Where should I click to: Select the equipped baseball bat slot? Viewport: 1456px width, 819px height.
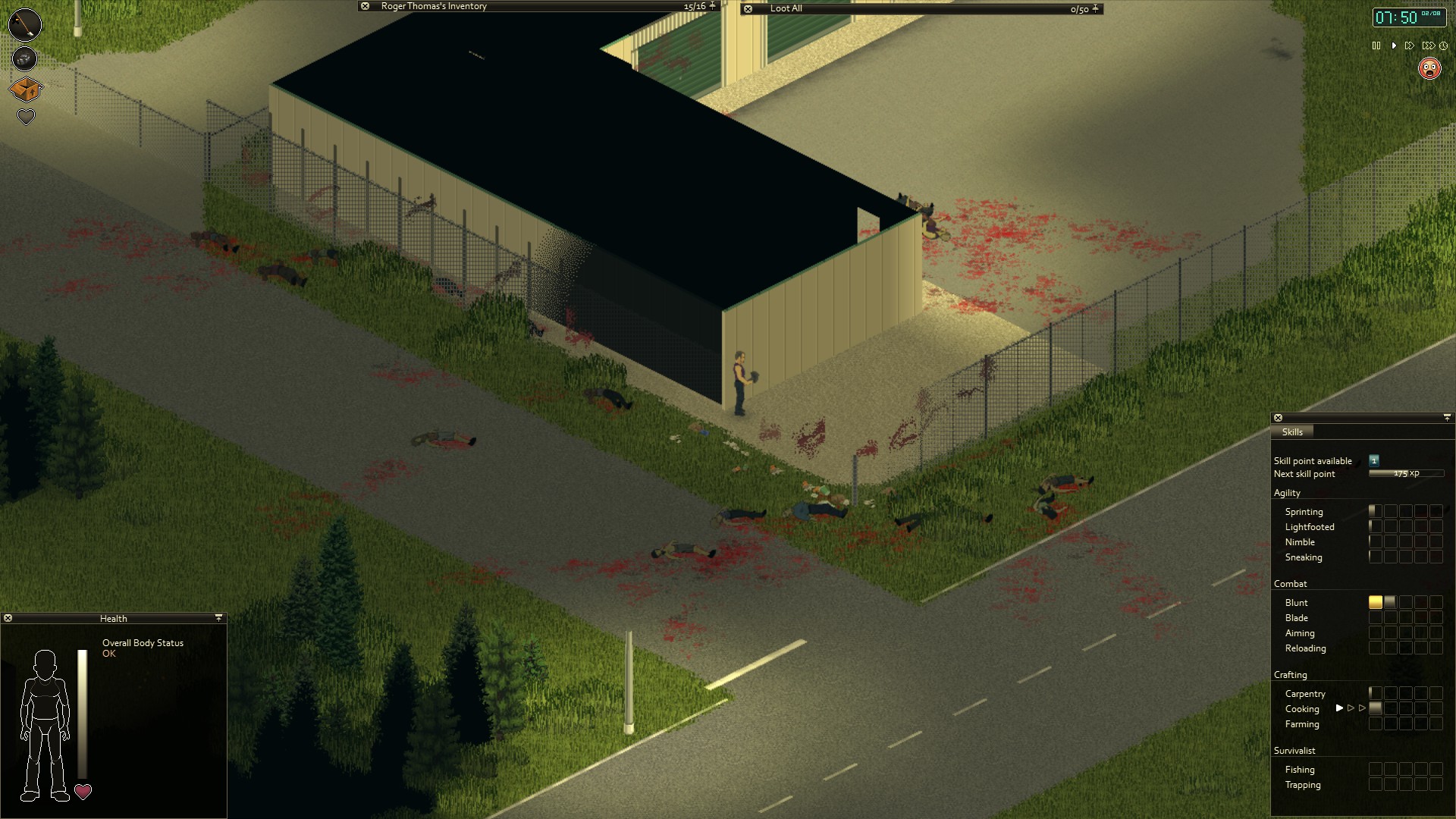24,24
